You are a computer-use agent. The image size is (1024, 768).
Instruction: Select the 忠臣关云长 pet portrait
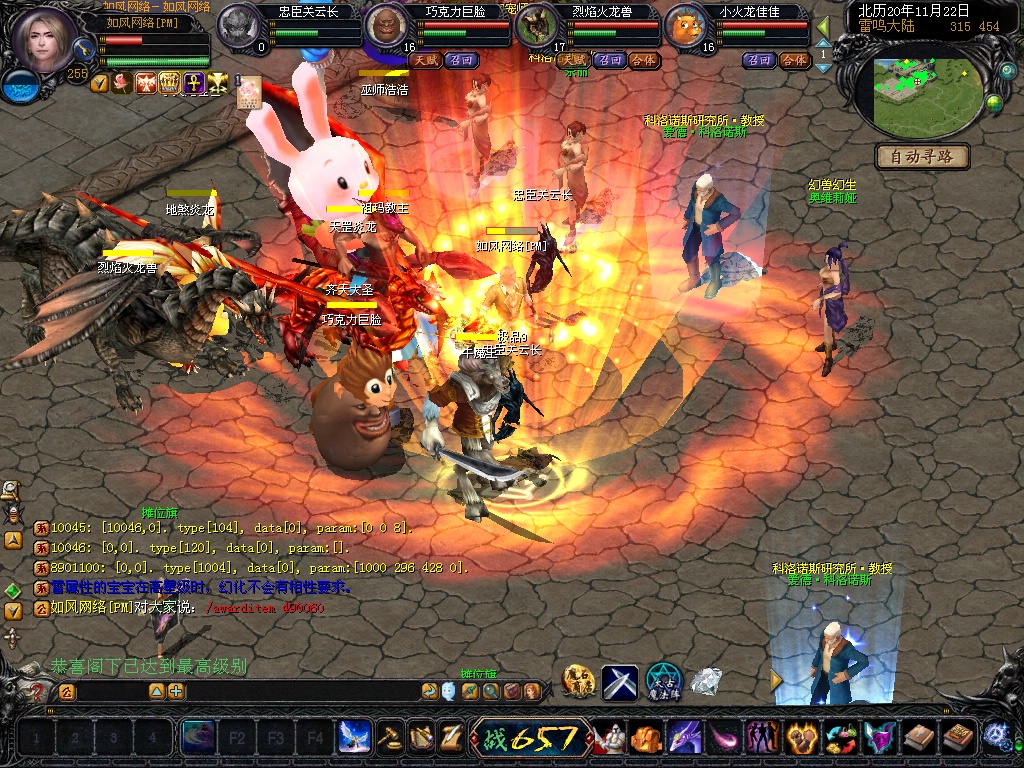click(x=239, y=24)
